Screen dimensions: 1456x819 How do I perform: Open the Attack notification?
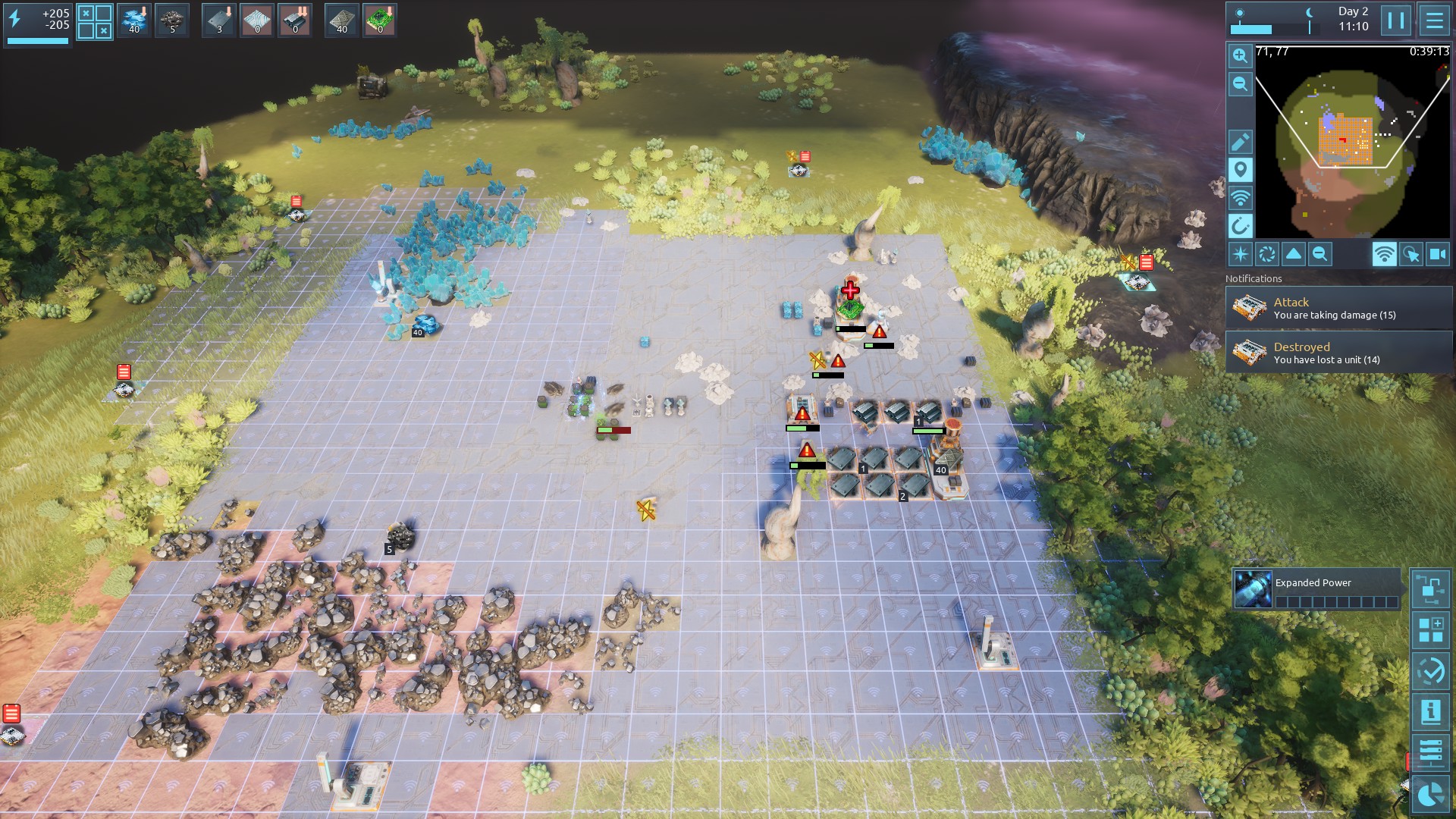(1338, 308)
